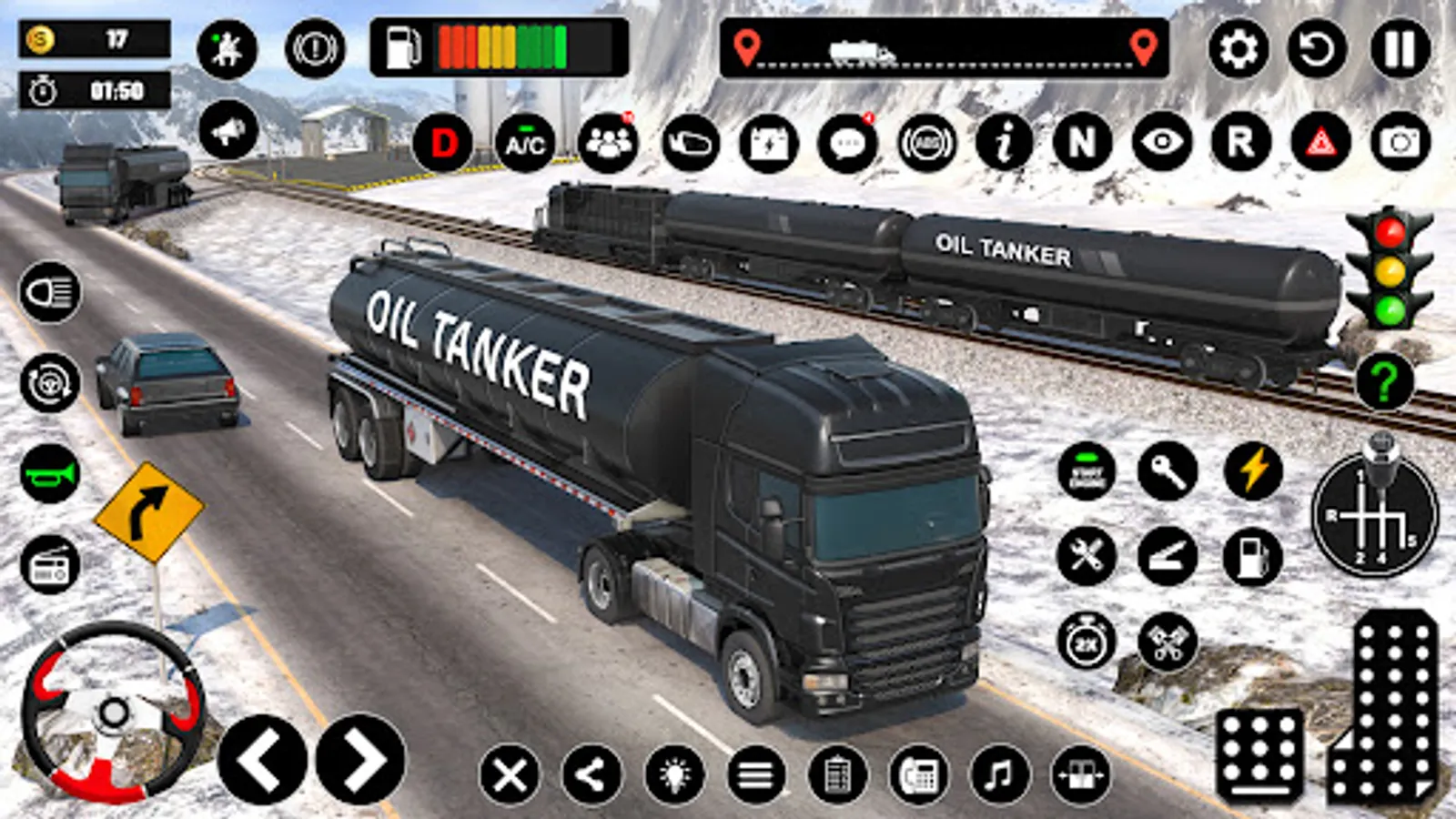The height and width of the screenshot is (819, 1456).
Task: Toggle the A/C button
Action: [x=525, y=144]
